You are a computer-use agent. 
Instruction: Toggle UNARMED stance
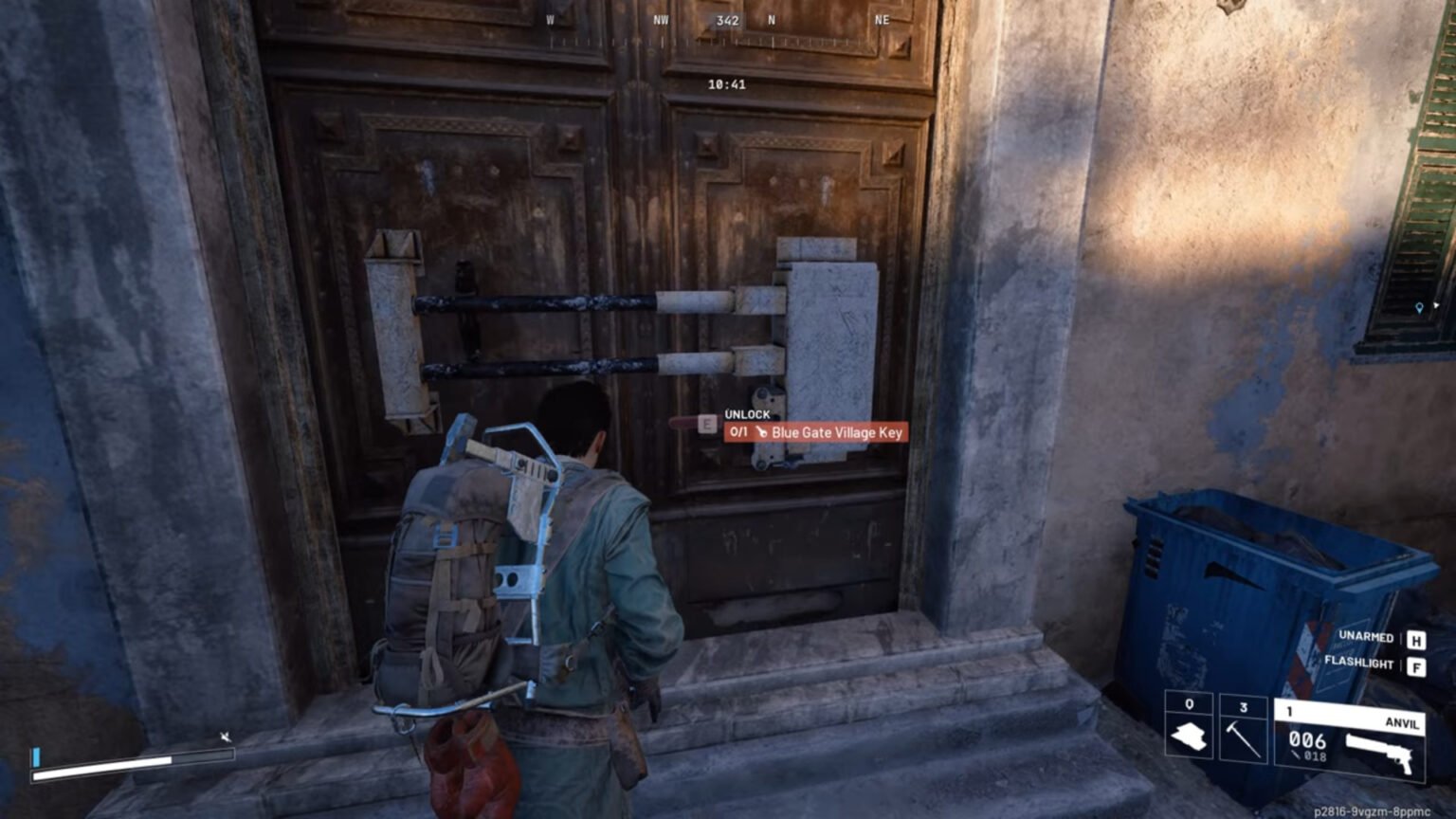[1367, 638]
